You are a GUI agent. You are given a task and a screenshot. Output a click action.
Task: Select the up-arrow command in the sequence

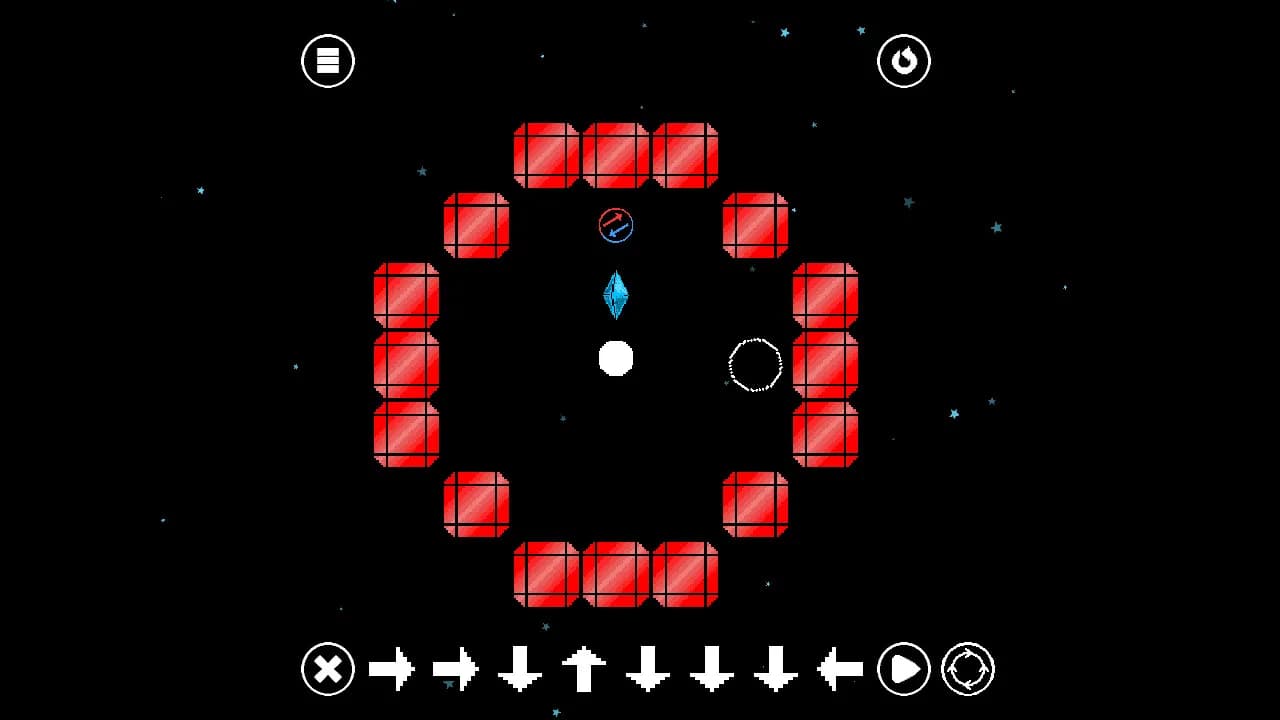(x=583, y=669)
